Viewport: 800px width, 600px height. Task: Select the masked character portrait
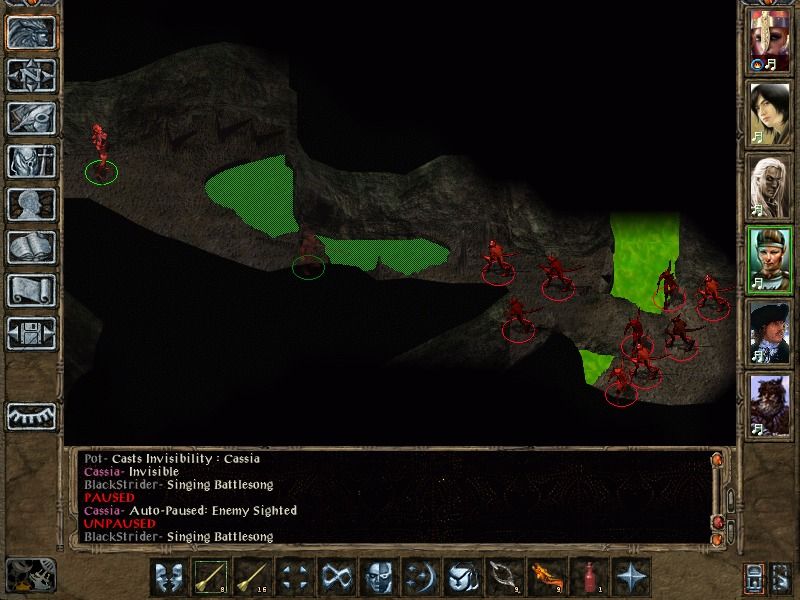(769, 42)
